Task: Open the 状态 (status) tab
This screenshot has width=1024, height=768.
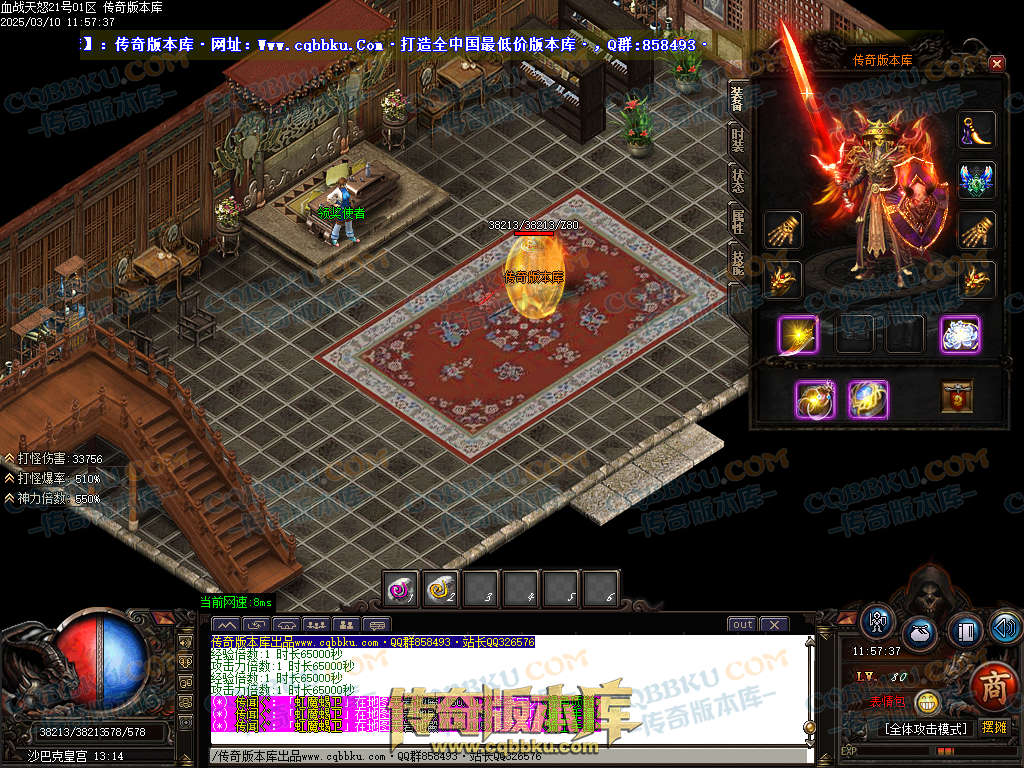Action: [x=737, y=180]
